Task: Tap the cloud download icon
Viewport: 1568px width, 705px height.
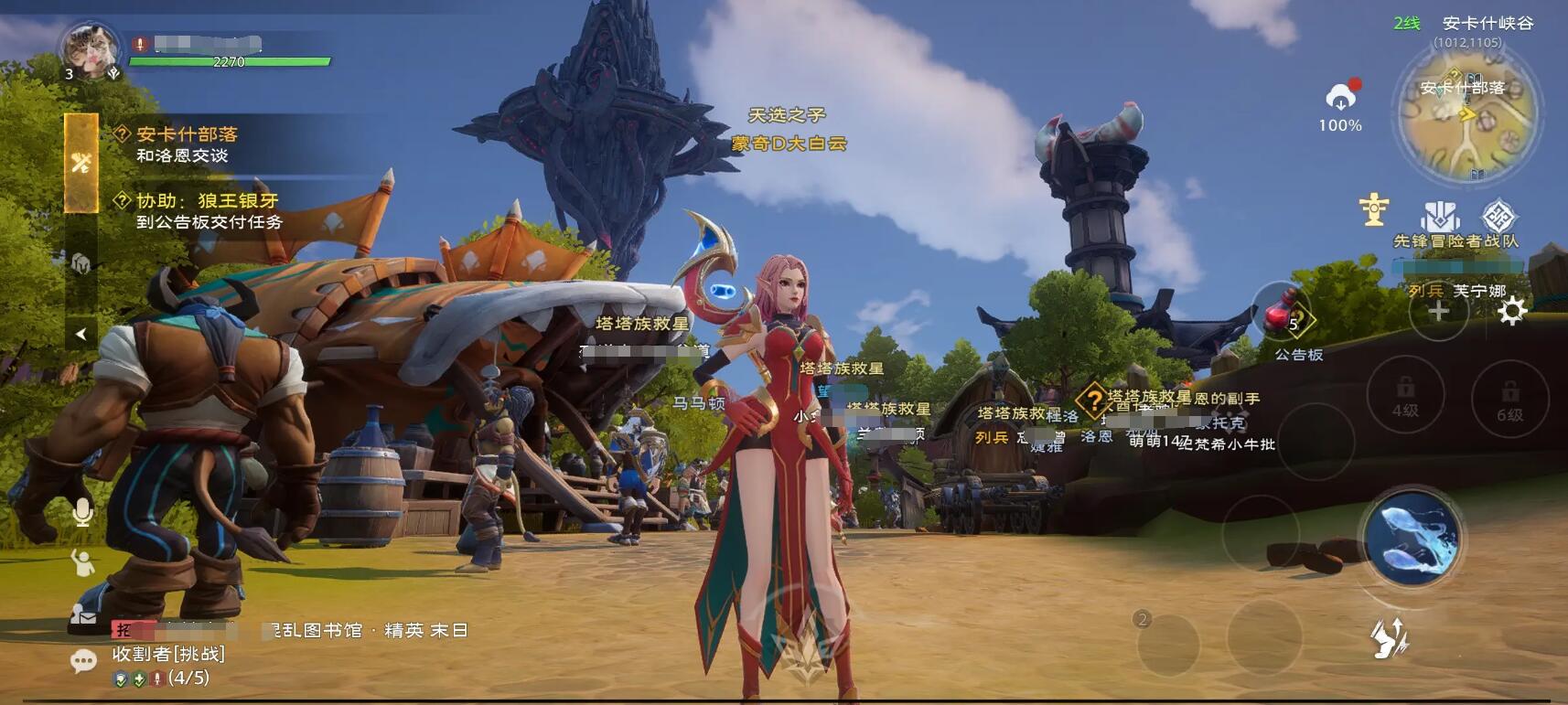Action: pyautogui.click(x=1340, y=97)
